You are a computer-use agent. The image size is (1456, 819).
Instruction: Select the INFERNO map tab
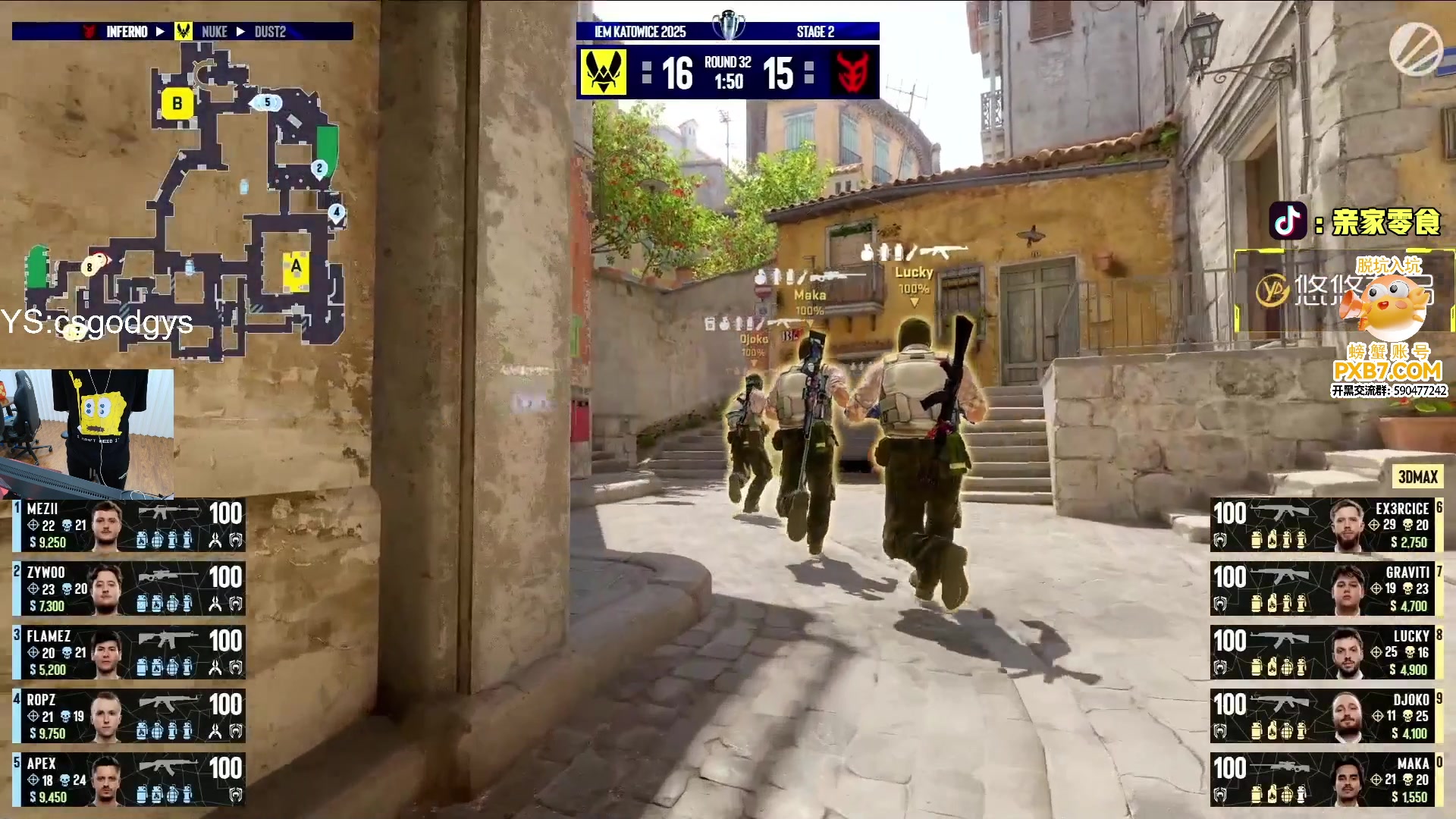coord(127,32)
